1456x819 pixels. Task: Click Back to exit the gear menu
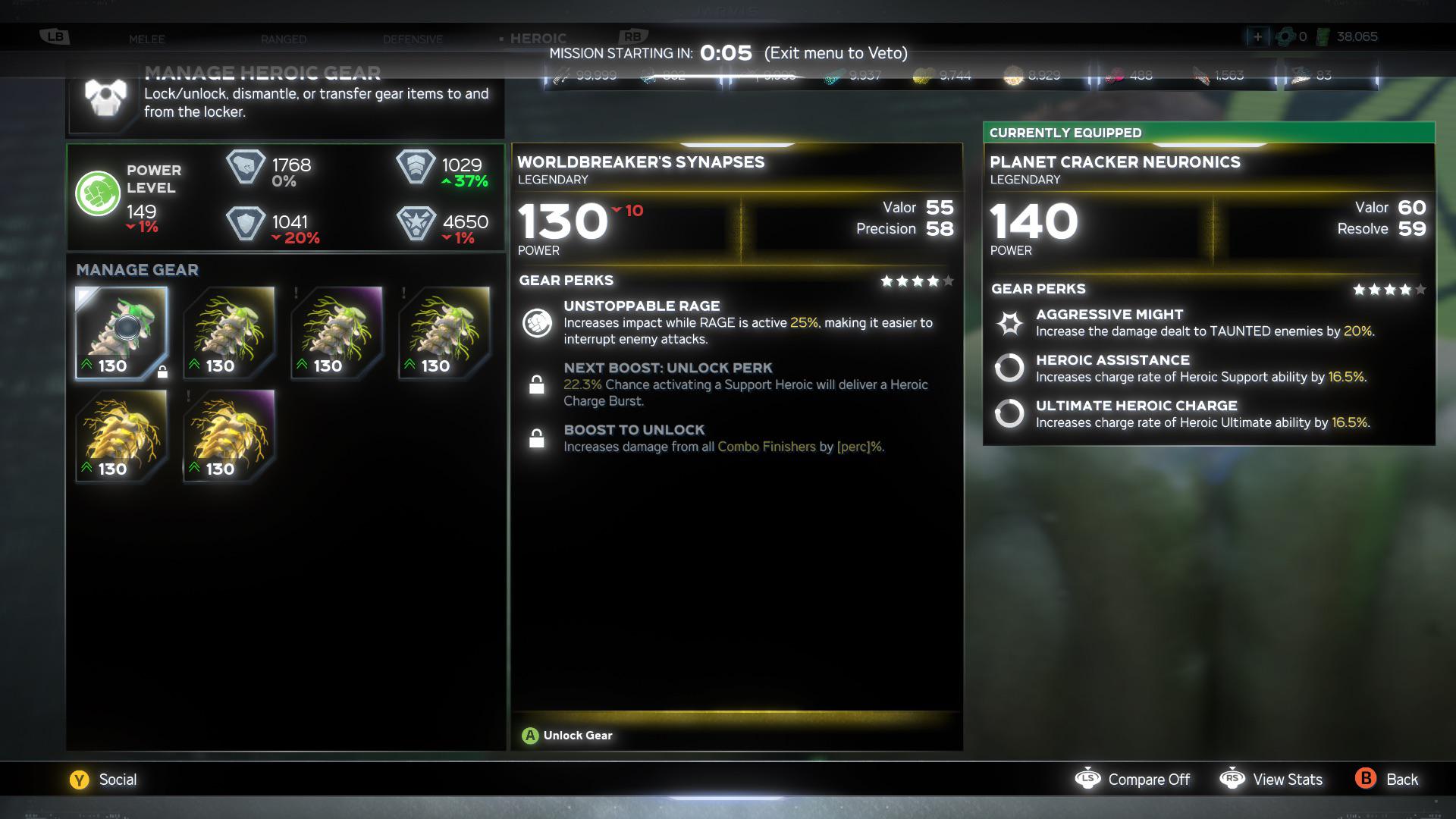[x=1365, y=779]
